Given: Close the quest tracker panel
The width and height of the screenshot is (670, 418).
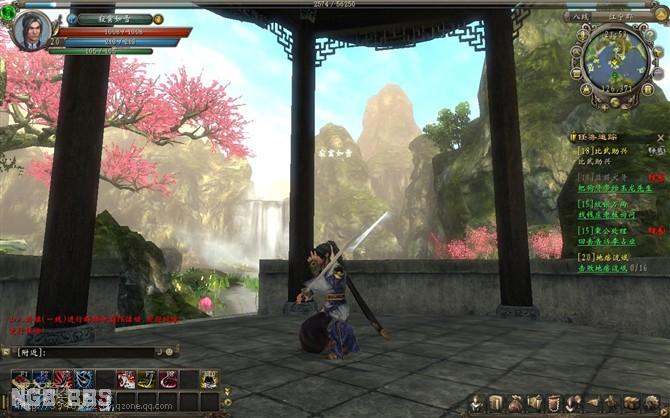Looking at the screenshot, I should [663, 136].
